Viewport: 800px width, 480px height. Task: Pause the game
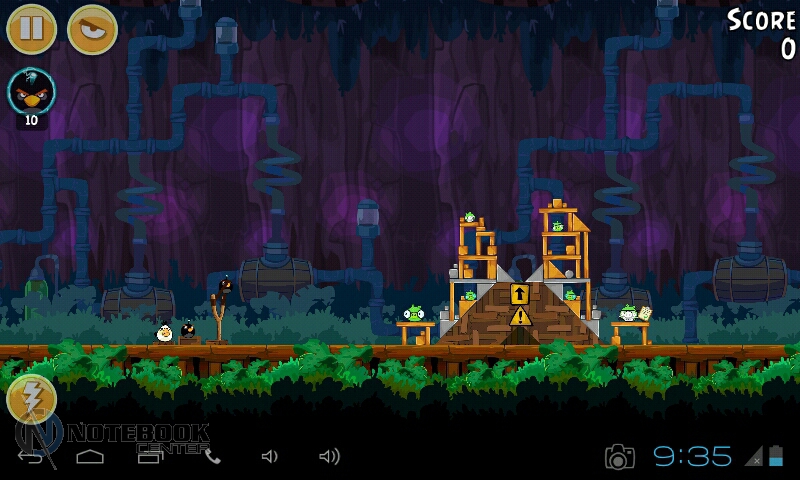tap(31, 29)
